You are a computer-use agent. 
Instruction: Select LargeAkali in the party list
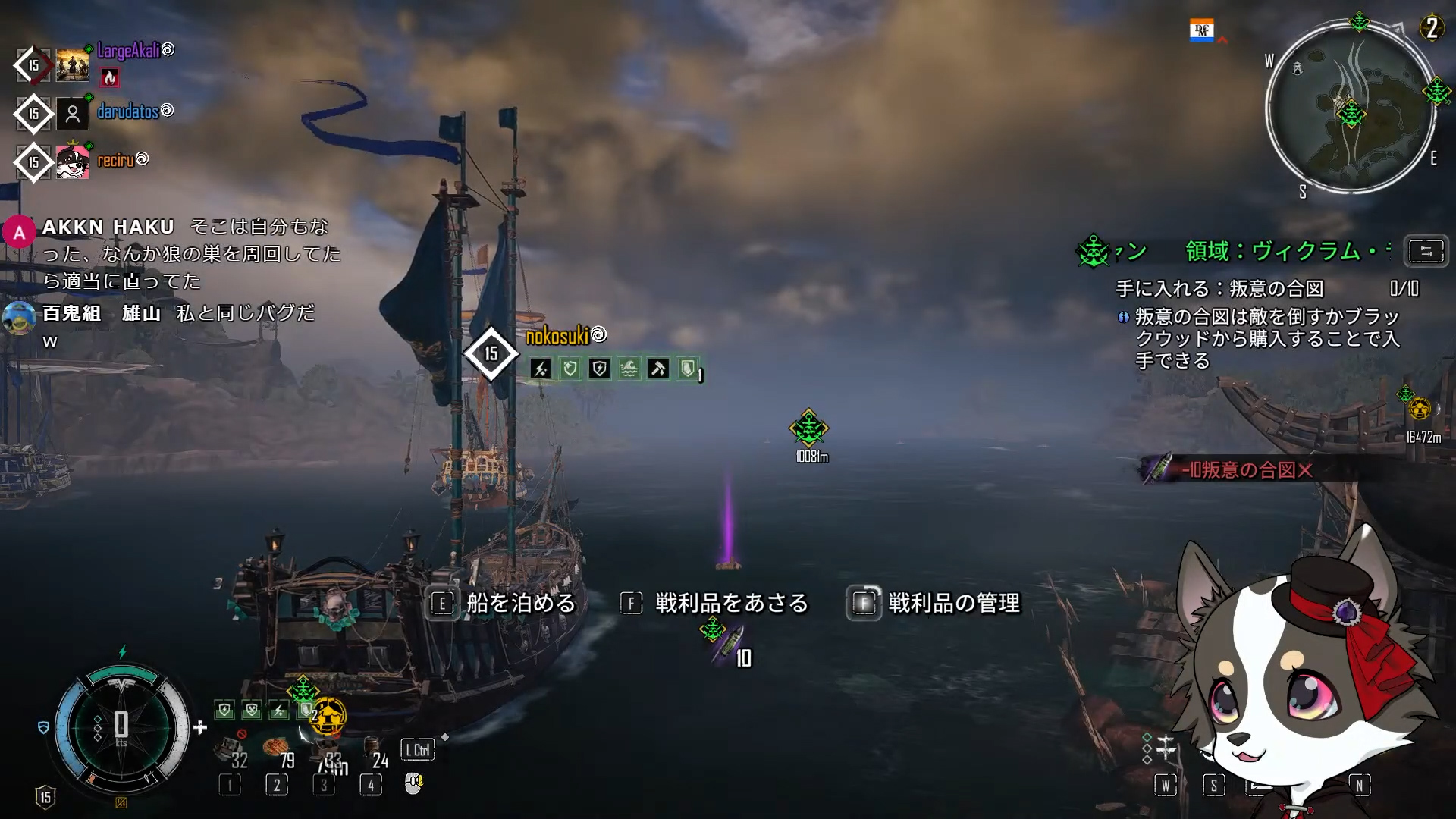(x=128, y=51)
